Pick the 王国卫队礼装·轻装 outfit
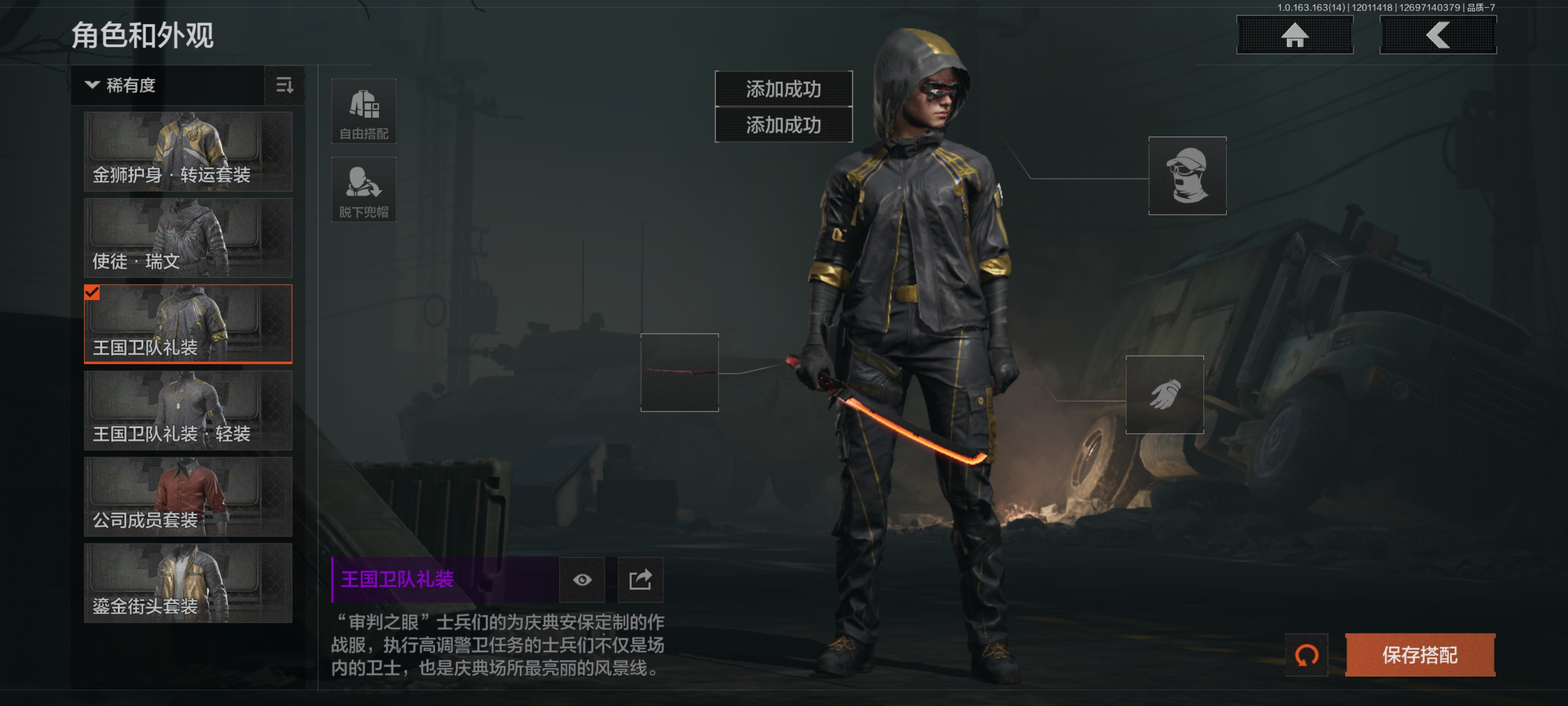The width and height of the screenshot is (1568, 706). (x=188, y=411)
